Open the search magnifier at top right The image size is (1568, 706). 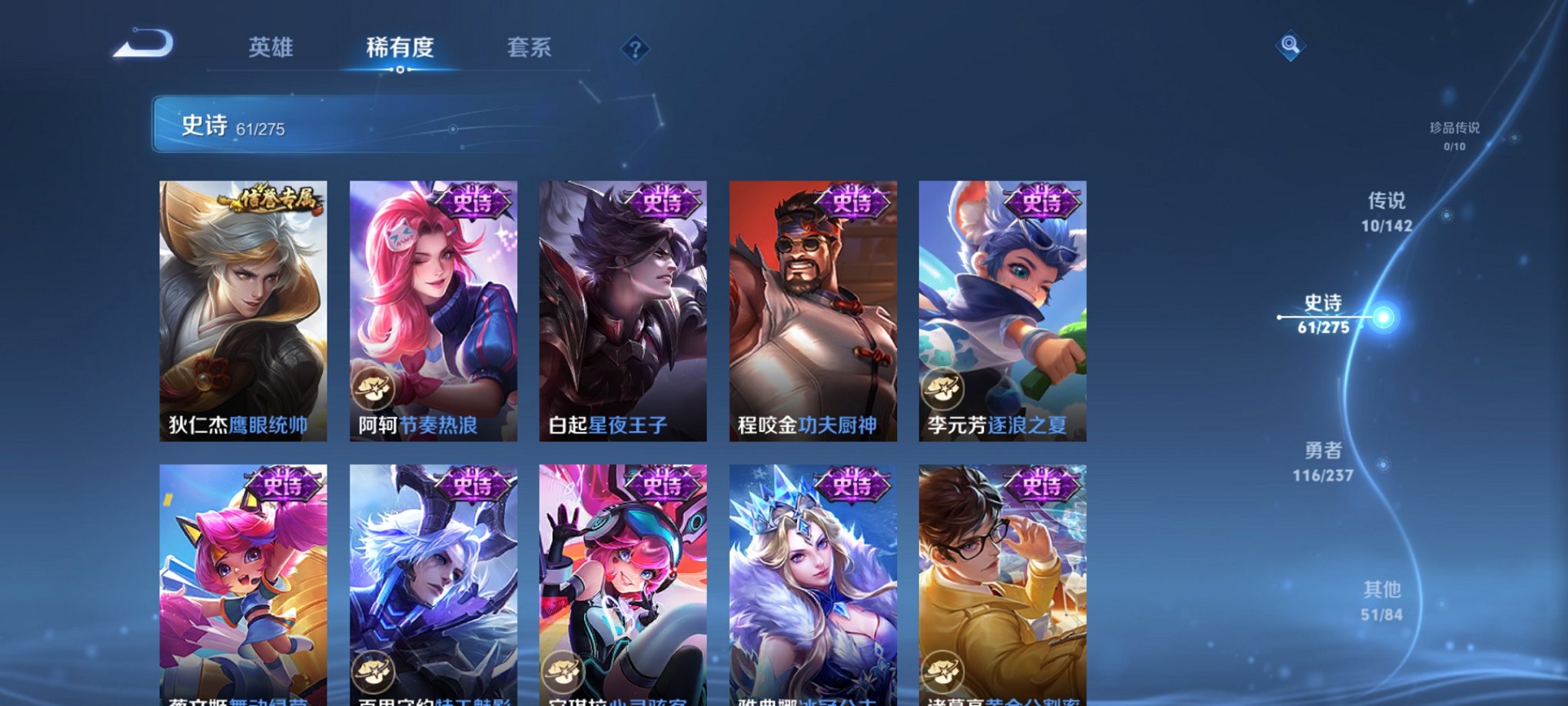(1291, 46)
